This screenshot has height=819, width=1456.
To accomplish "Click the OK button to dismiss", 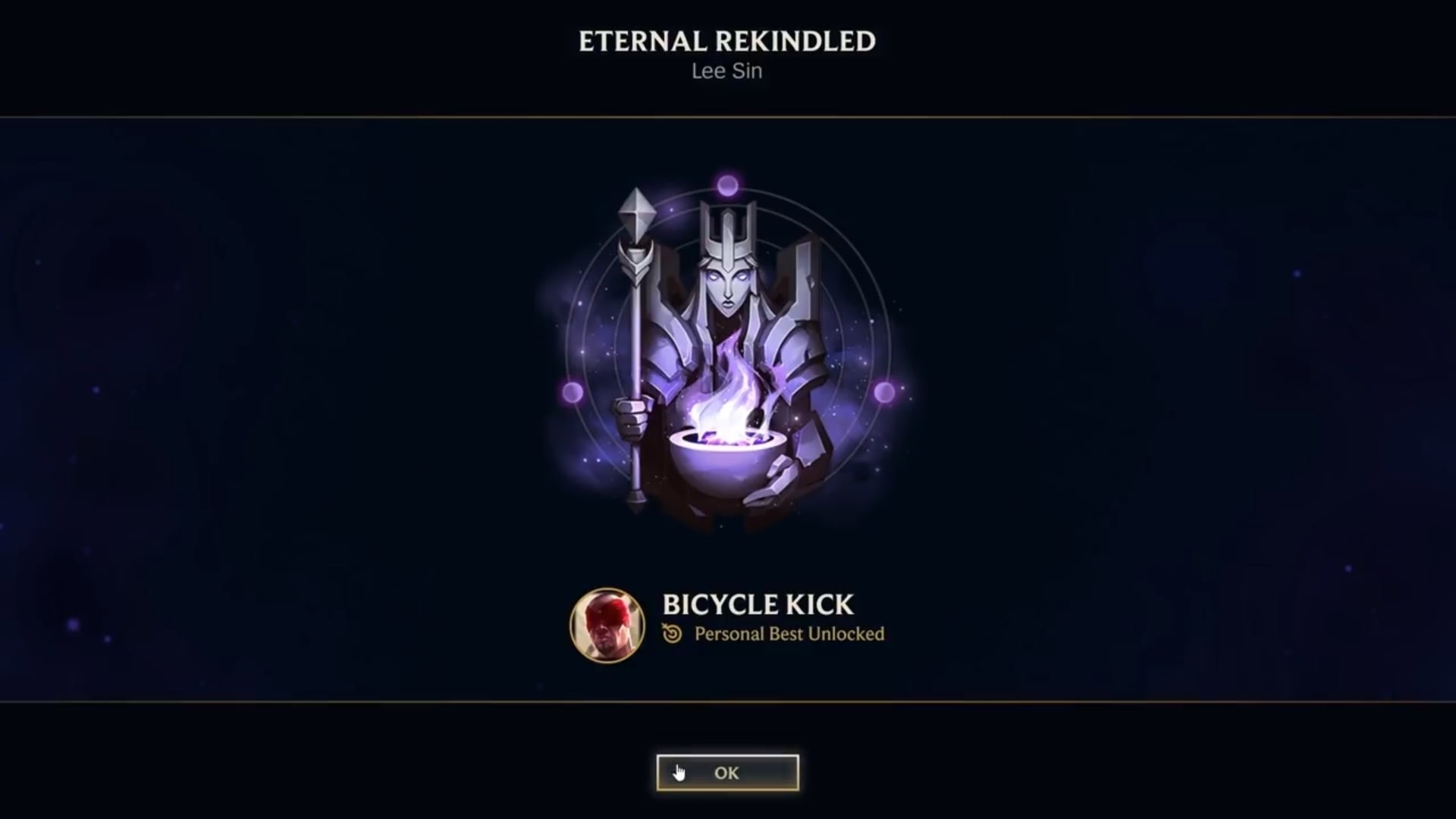I will click(726, 773).
